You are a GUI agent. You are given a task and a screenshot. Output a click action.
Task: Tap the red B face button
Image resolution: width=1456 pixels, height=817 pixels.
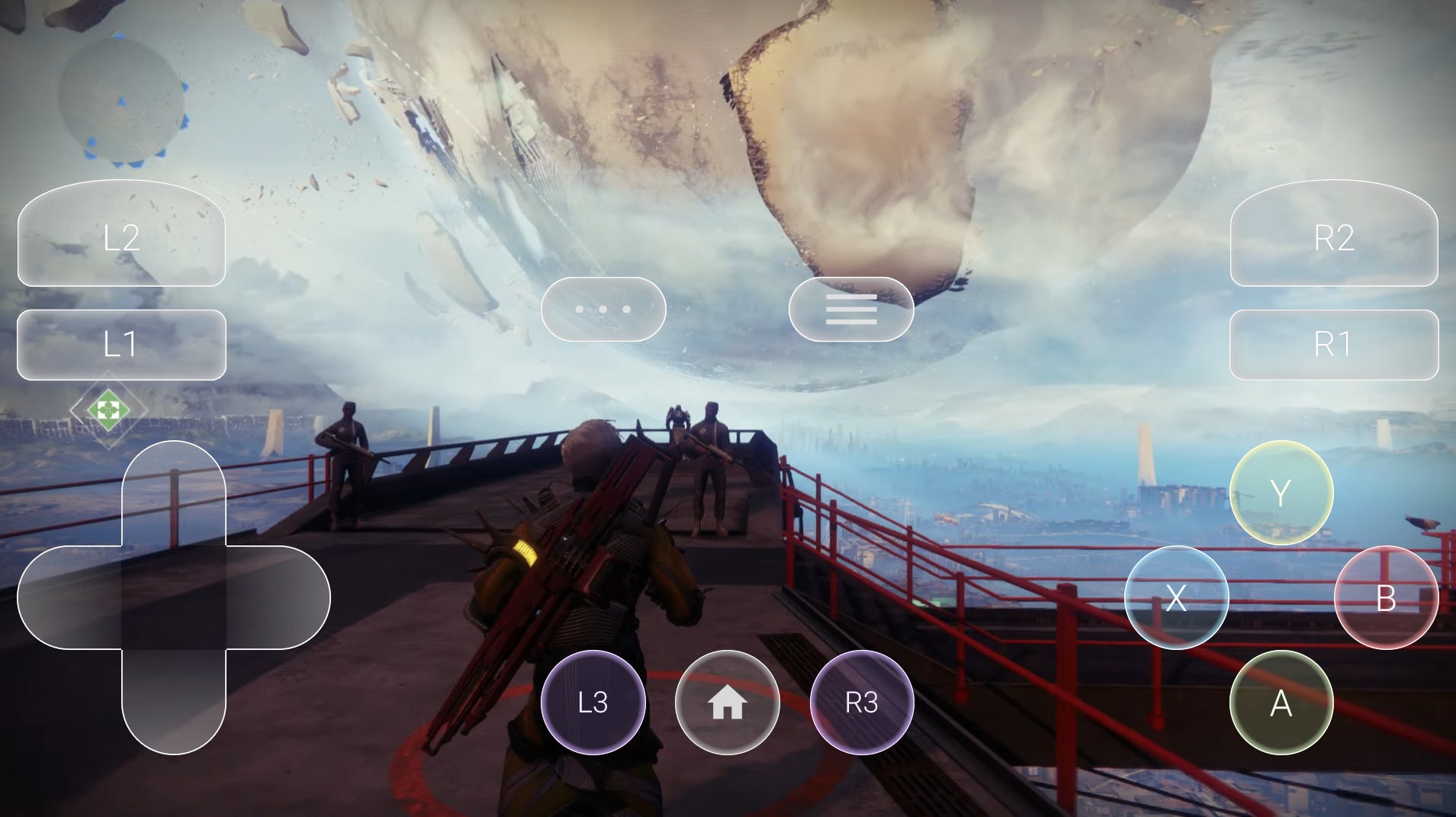pyautogui.click(x=1386, y=597)
